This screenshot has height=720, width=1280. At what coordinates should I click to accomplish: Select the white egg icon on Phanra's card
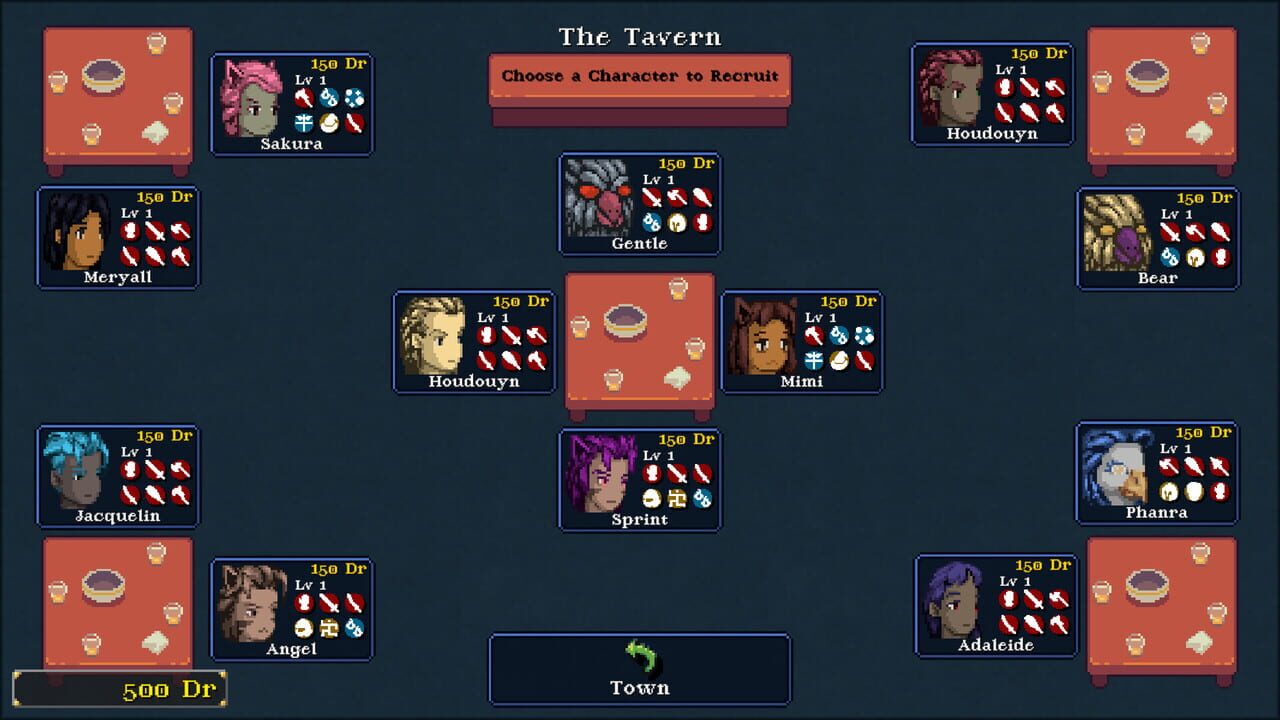pos(1194,492)
